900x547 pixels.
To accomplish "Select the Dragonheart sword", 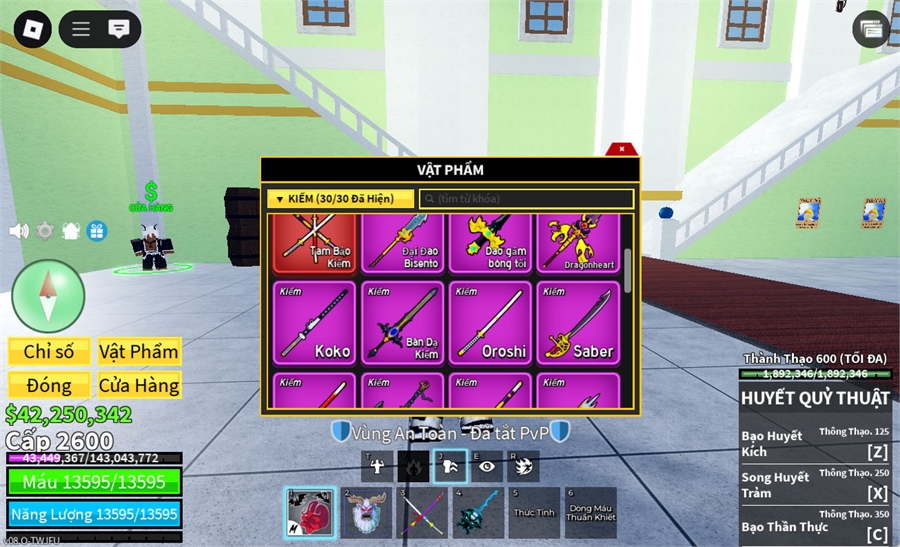I will click(x=578, y=243).
